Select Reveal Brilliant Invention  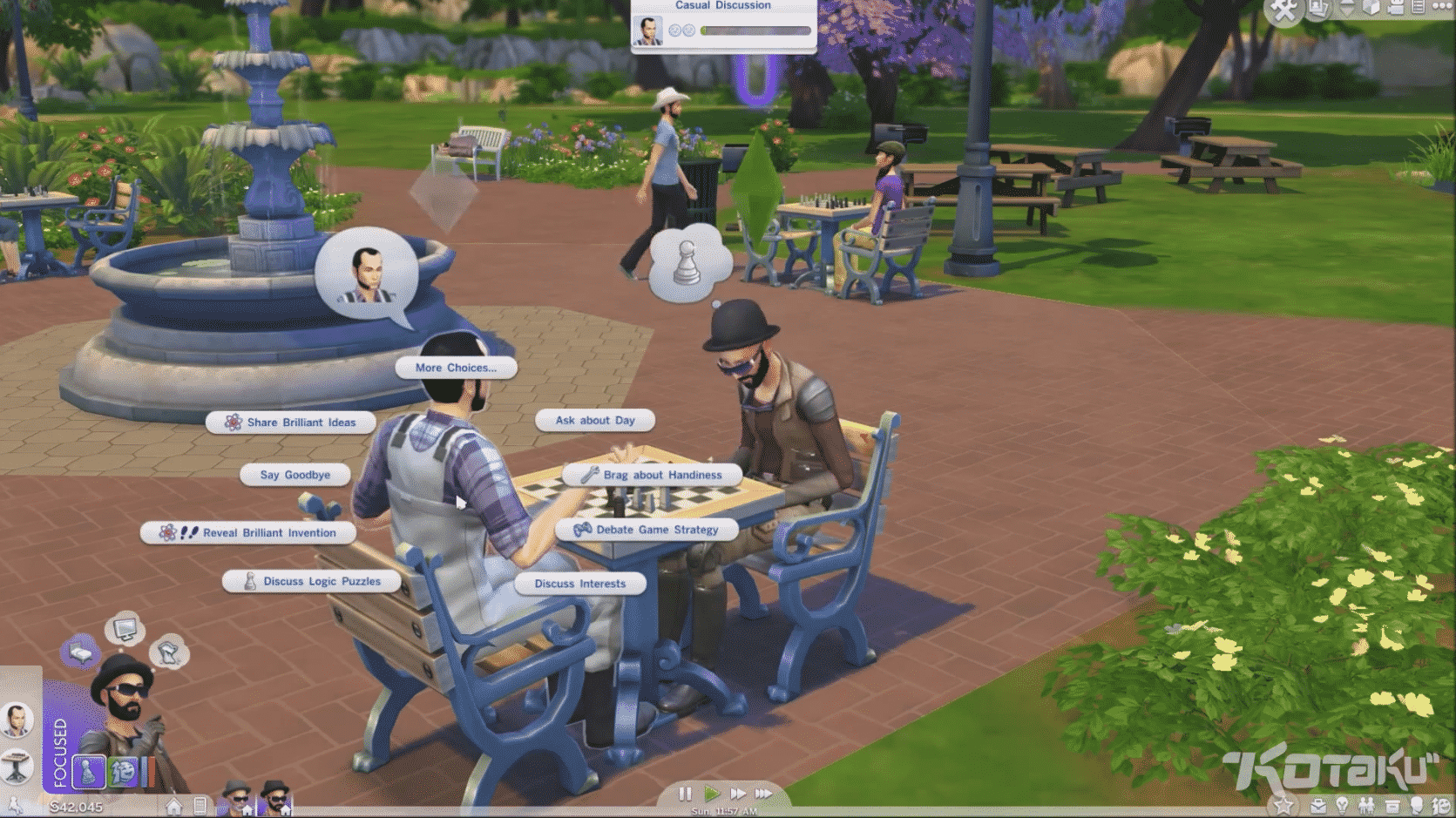[x=248, y=532]
